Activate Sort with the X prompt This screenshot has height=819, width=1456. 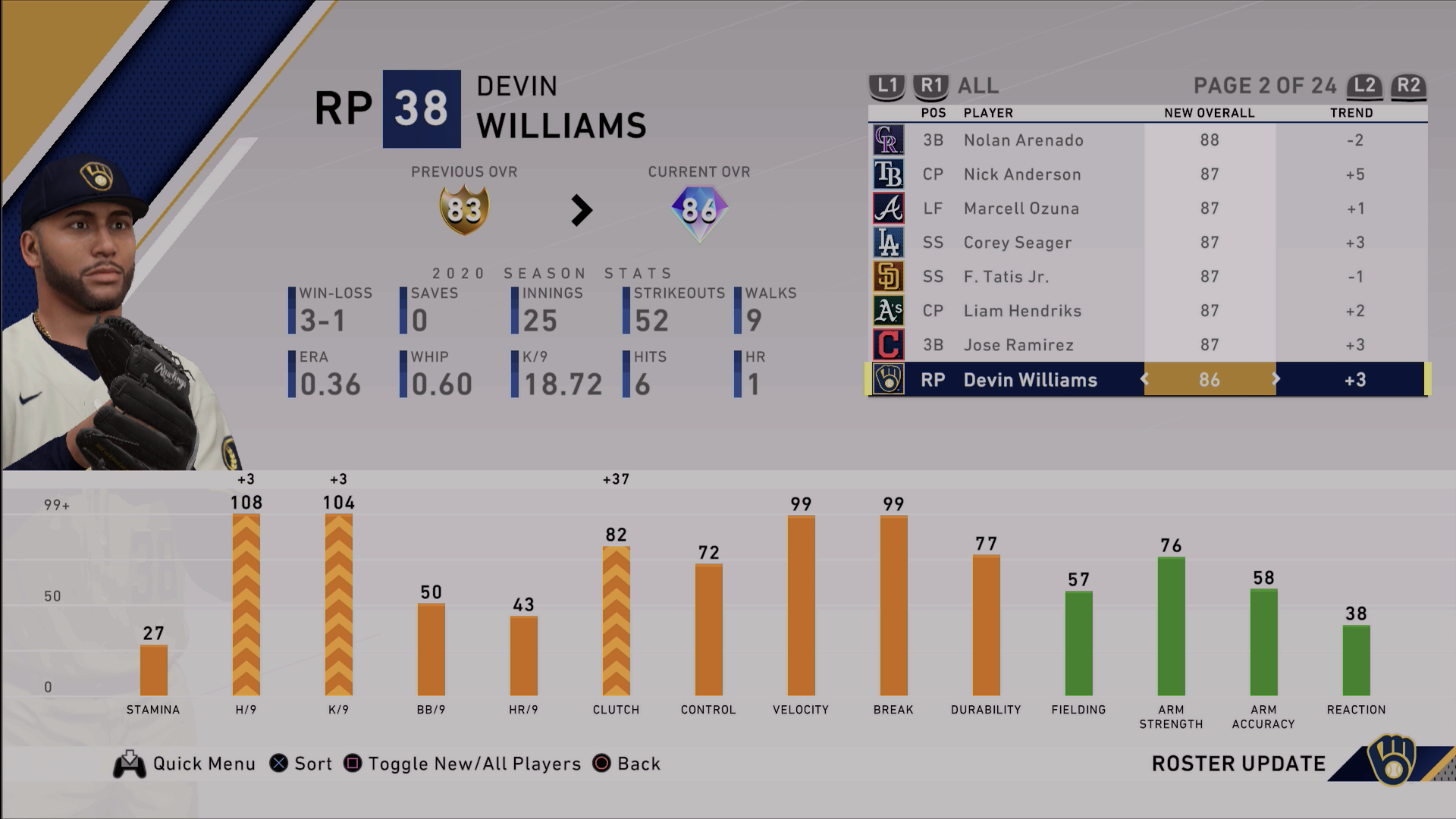tap(278, 764)
